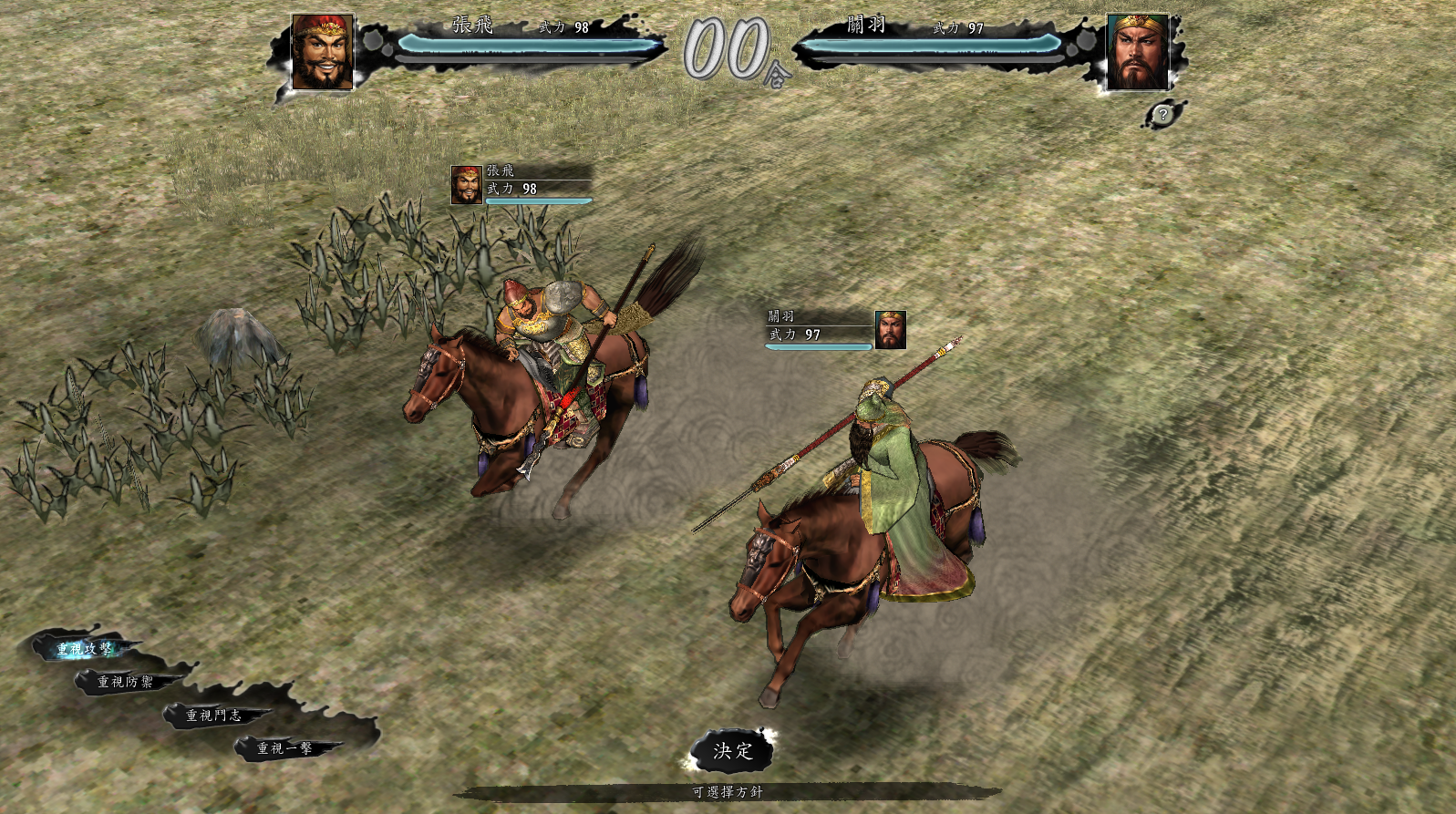The image size is (1456, 814).
Task: Choose the 重視防禦 defense-focus tactic
Action: 126,682
